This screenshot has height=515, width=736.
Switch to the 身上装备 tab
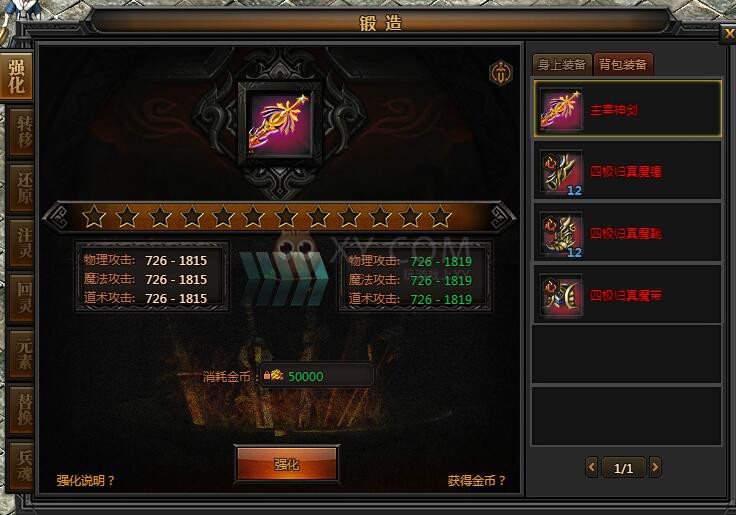pyautogui.click(x=561, y=65)
